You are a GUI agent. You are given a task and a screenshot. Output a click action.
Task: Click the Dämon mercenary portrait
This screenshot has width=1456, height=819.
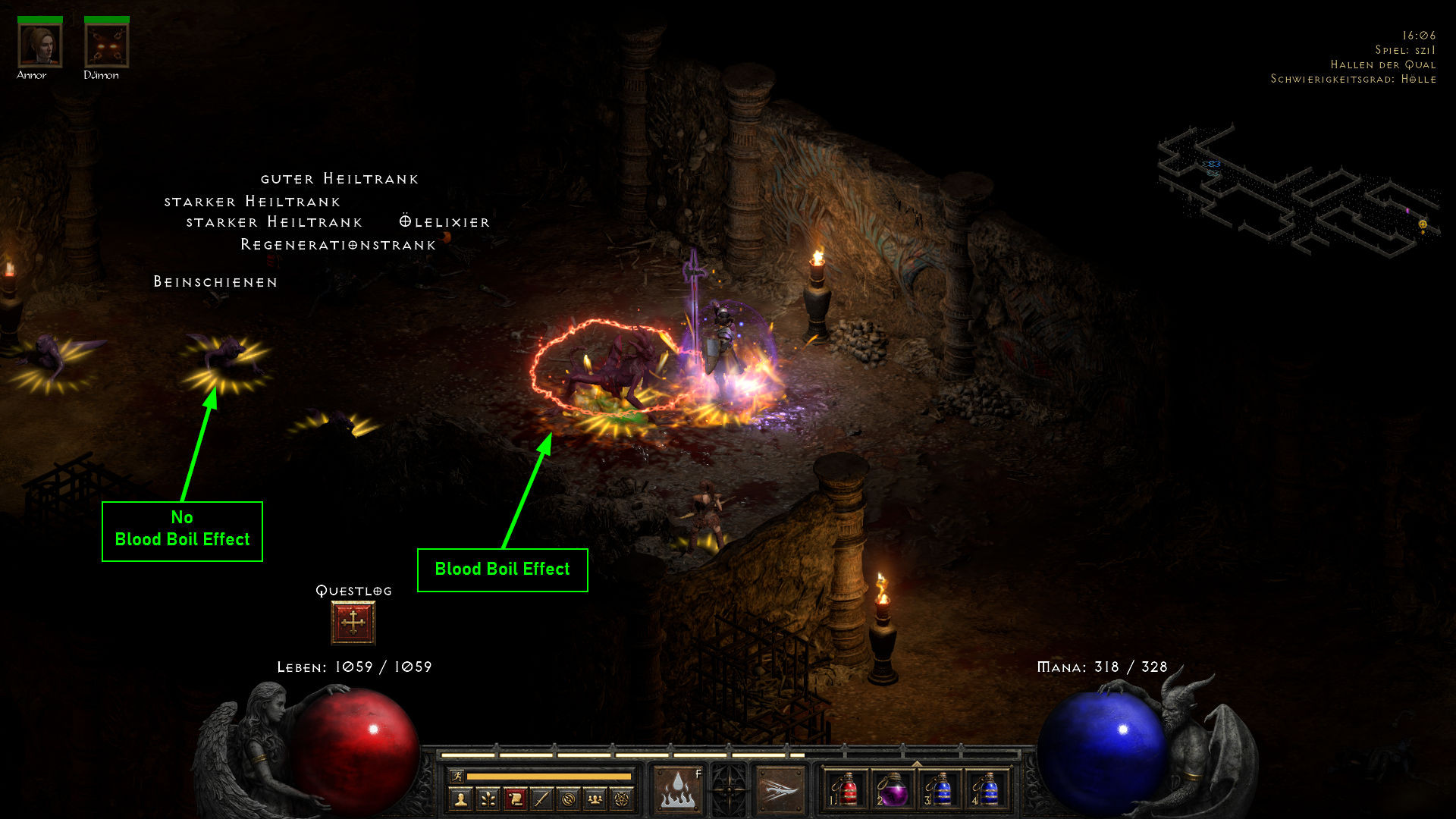[x=107, y=44]
